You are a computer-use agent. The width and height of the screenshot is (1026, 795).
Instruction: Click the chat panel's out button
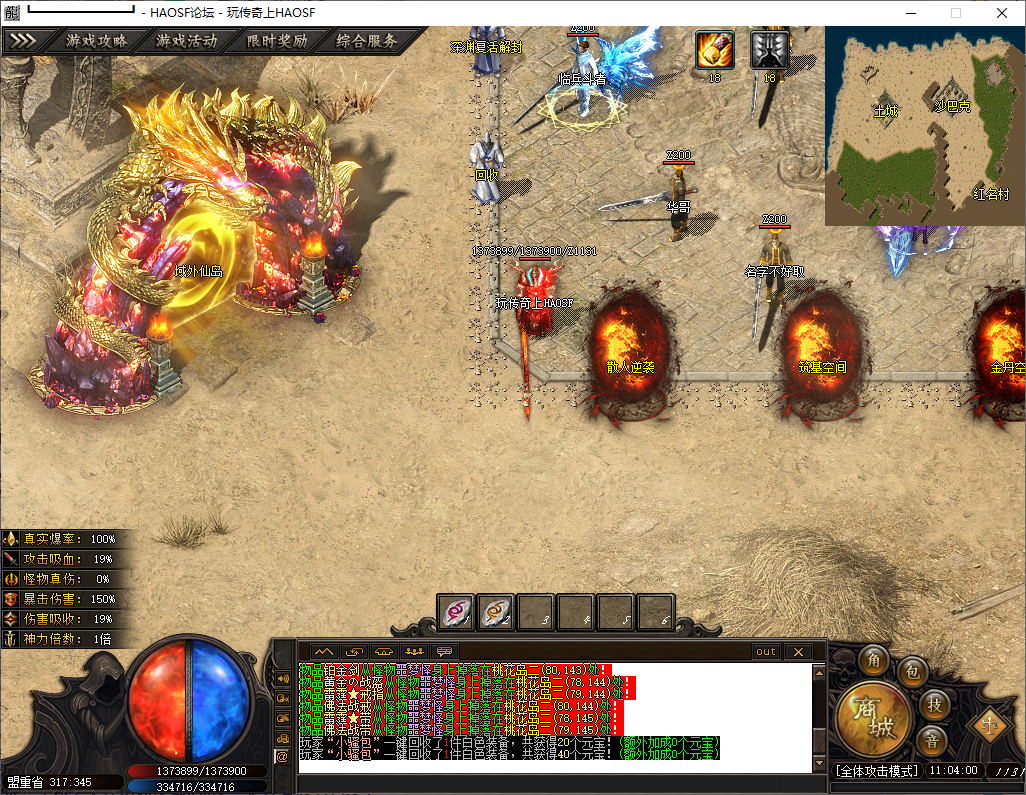[766, 652]
